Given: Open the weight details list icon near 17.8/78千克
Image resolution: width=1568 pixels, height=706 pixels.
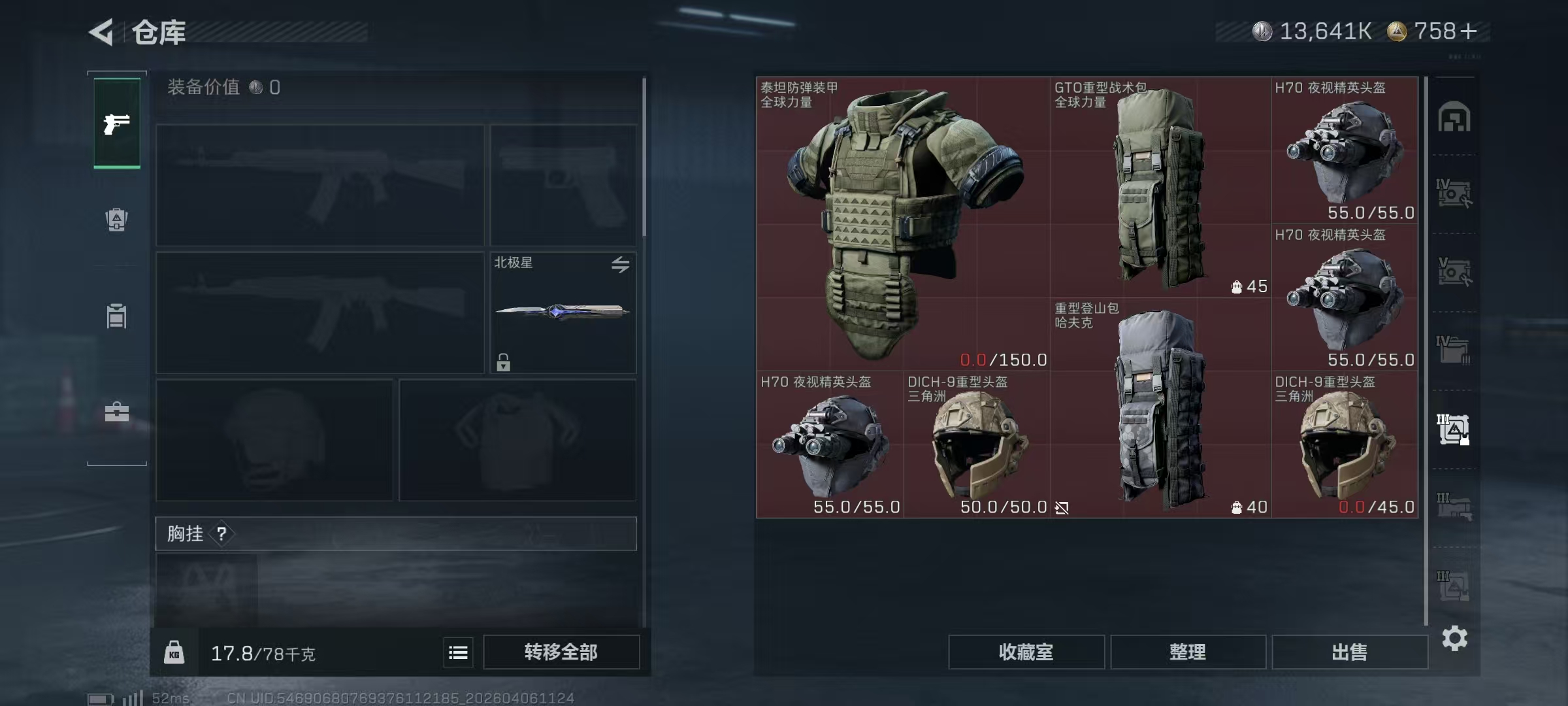Looking at the screenshot, I should click(459, 652).
